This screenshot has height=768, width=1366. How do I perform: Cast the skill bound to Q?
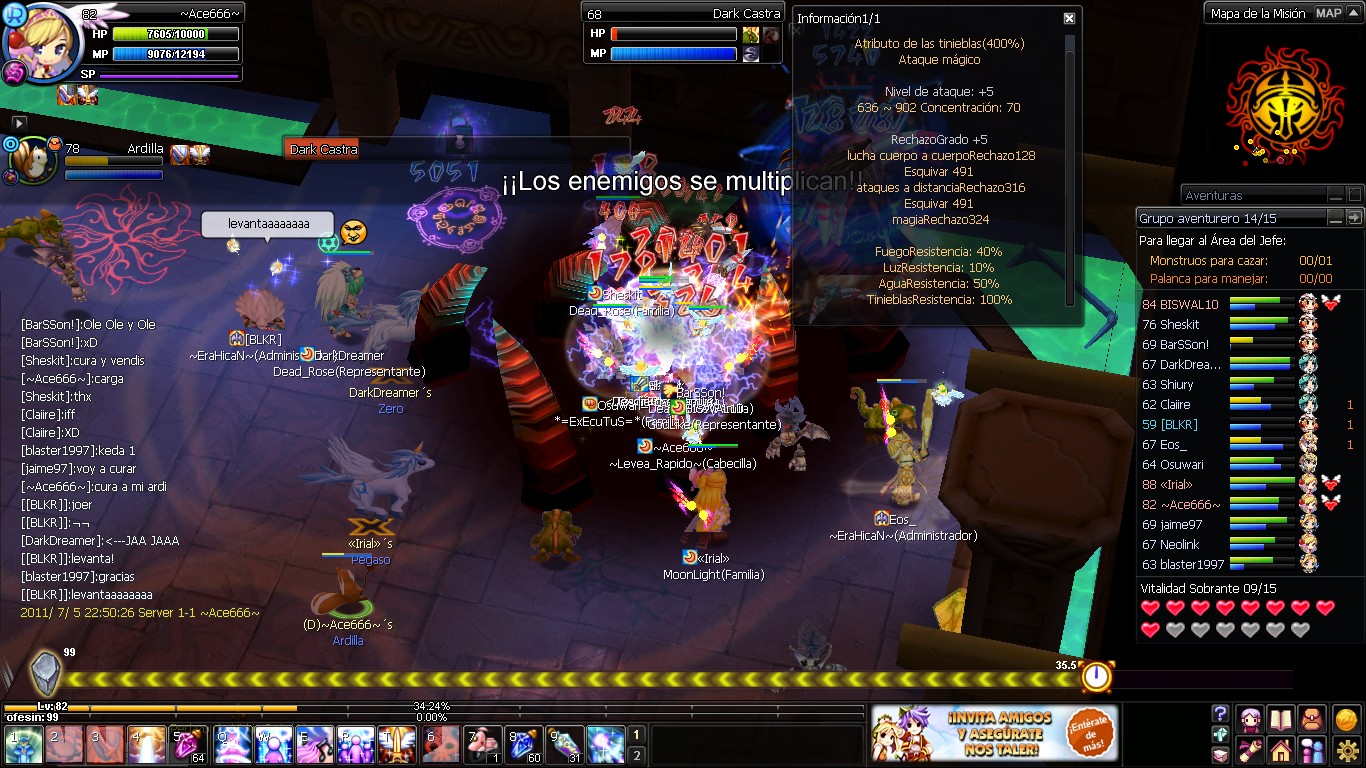point(230,746)
